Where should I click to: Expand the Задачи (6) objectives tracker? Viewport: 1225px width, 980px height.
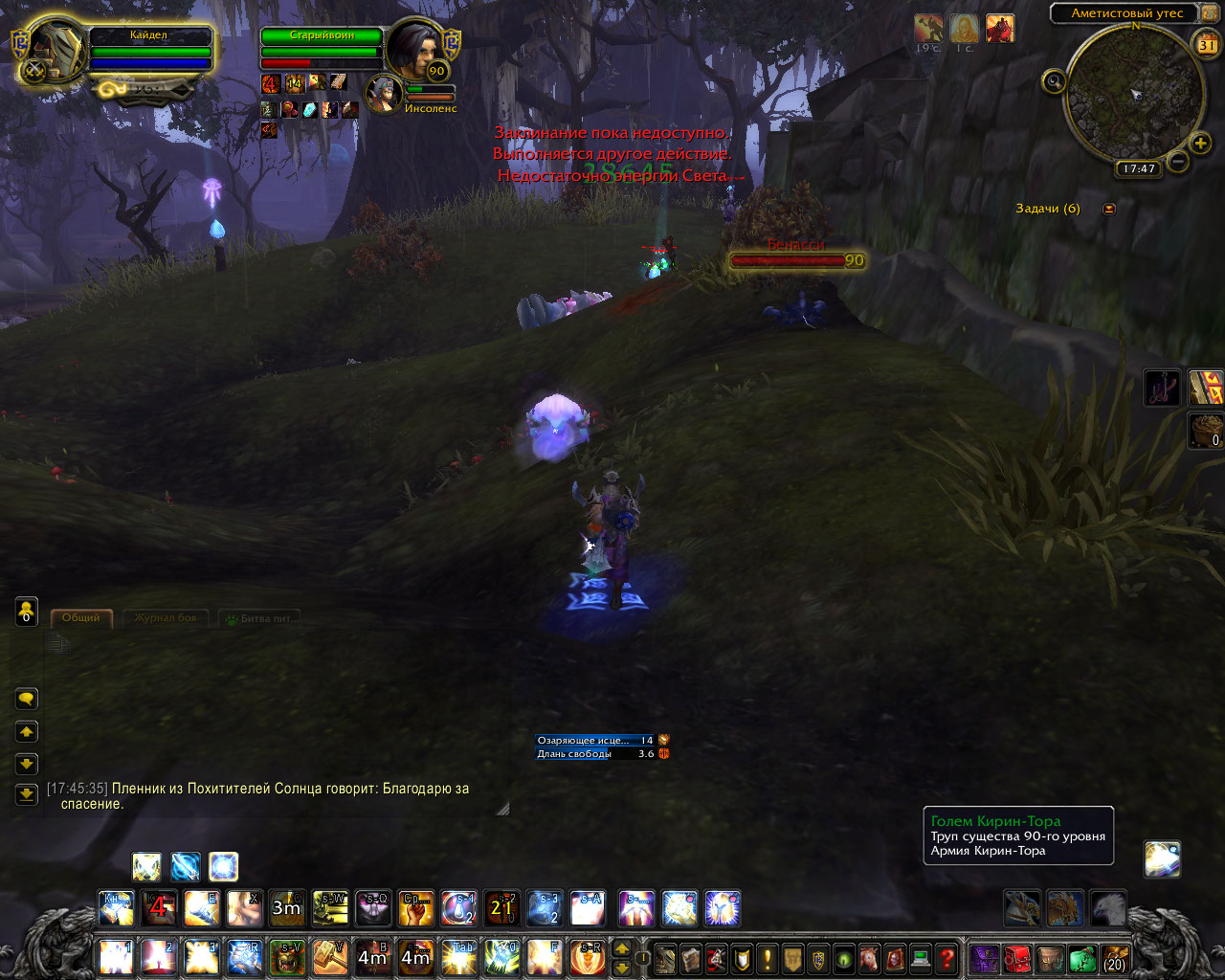1109,209
